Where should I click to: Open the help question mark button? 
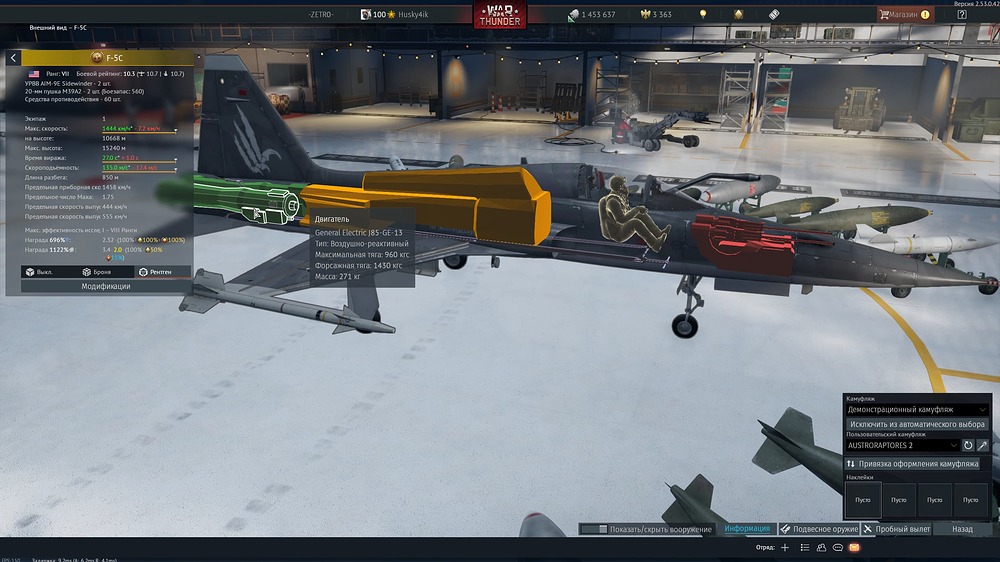tap(961, 15)
